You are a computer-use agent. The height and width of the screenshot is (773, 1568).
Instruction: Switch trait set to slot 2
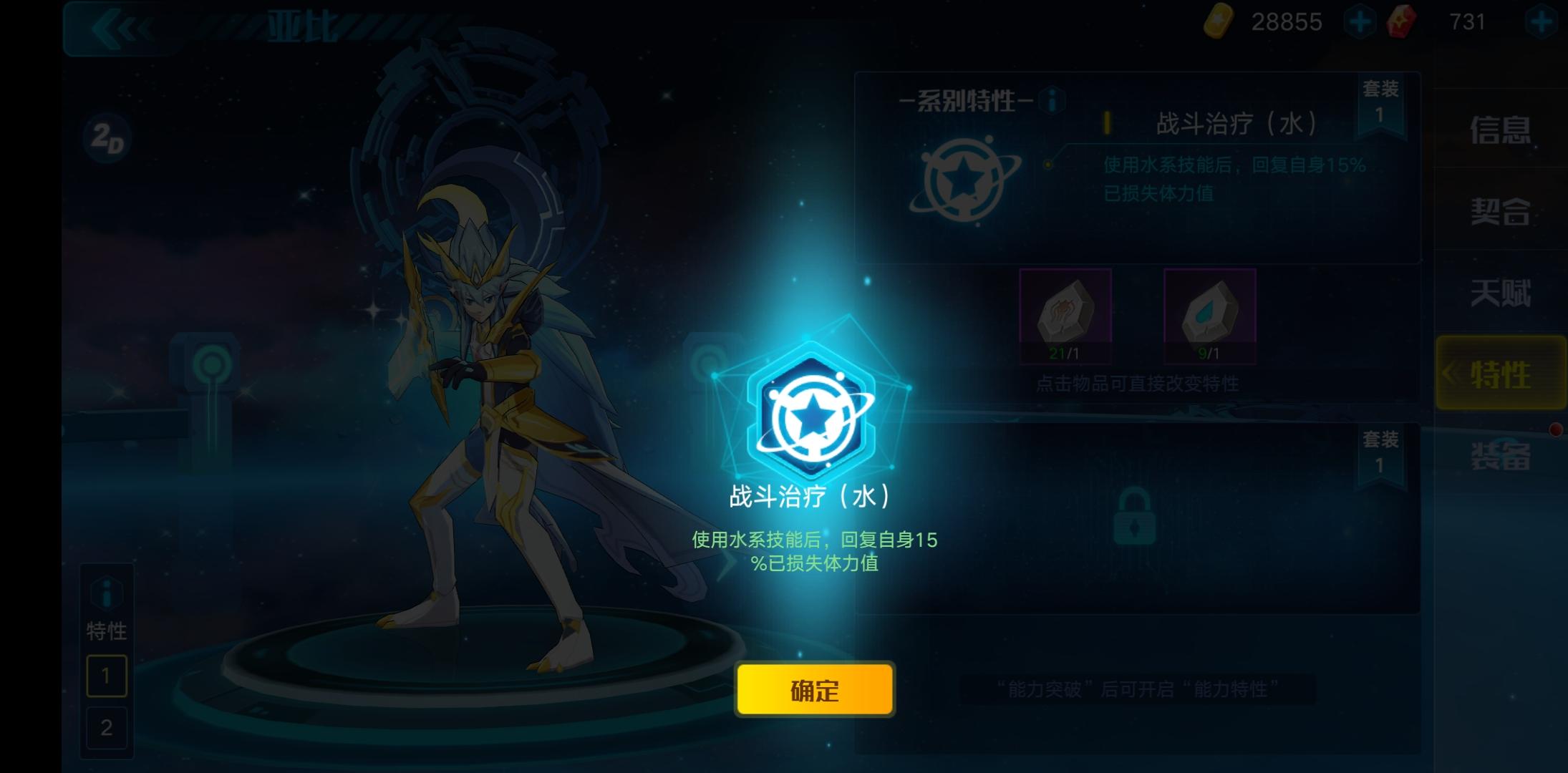106,728
